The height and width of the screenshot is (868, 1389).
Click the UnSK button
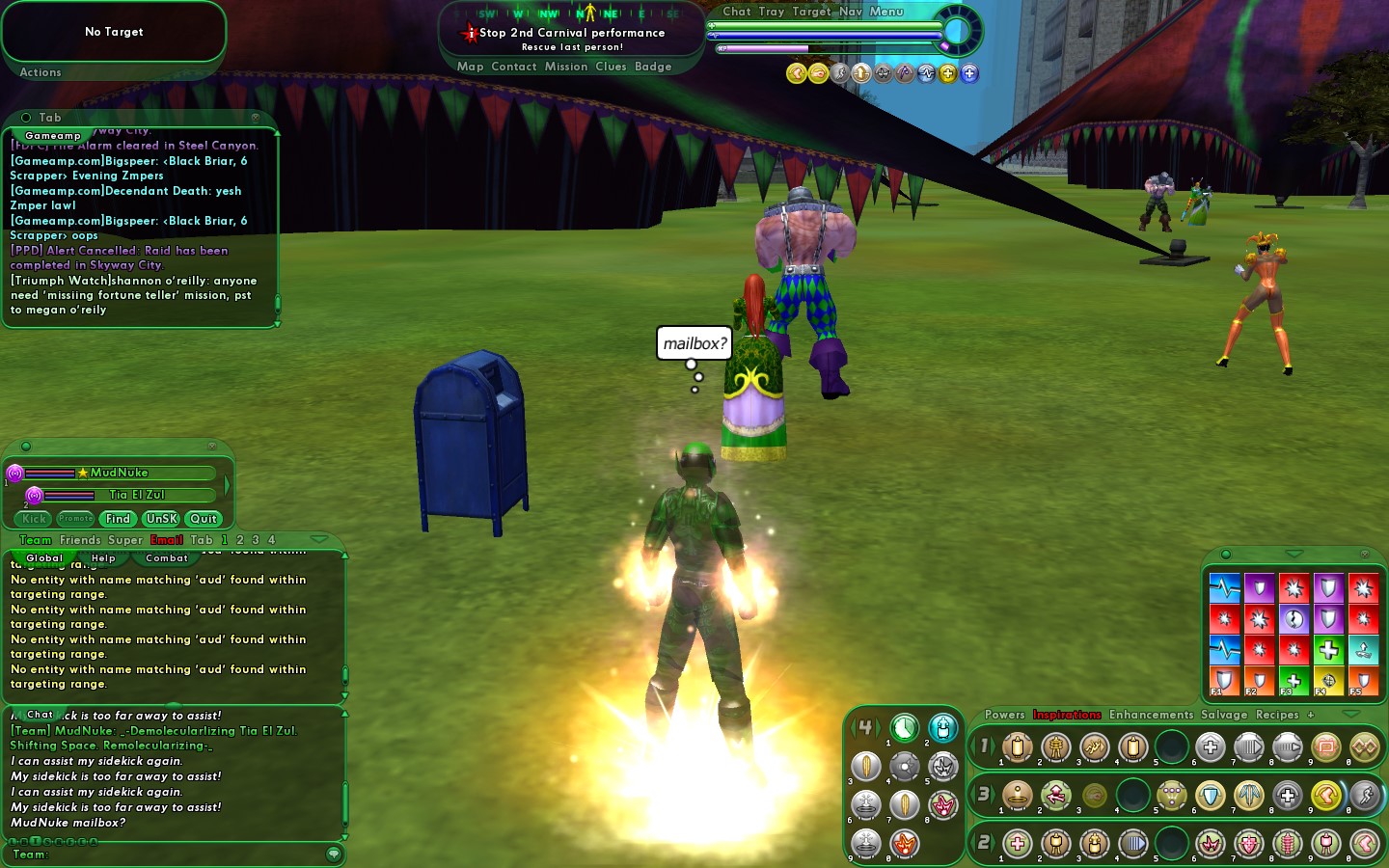[x=161, y=519]
